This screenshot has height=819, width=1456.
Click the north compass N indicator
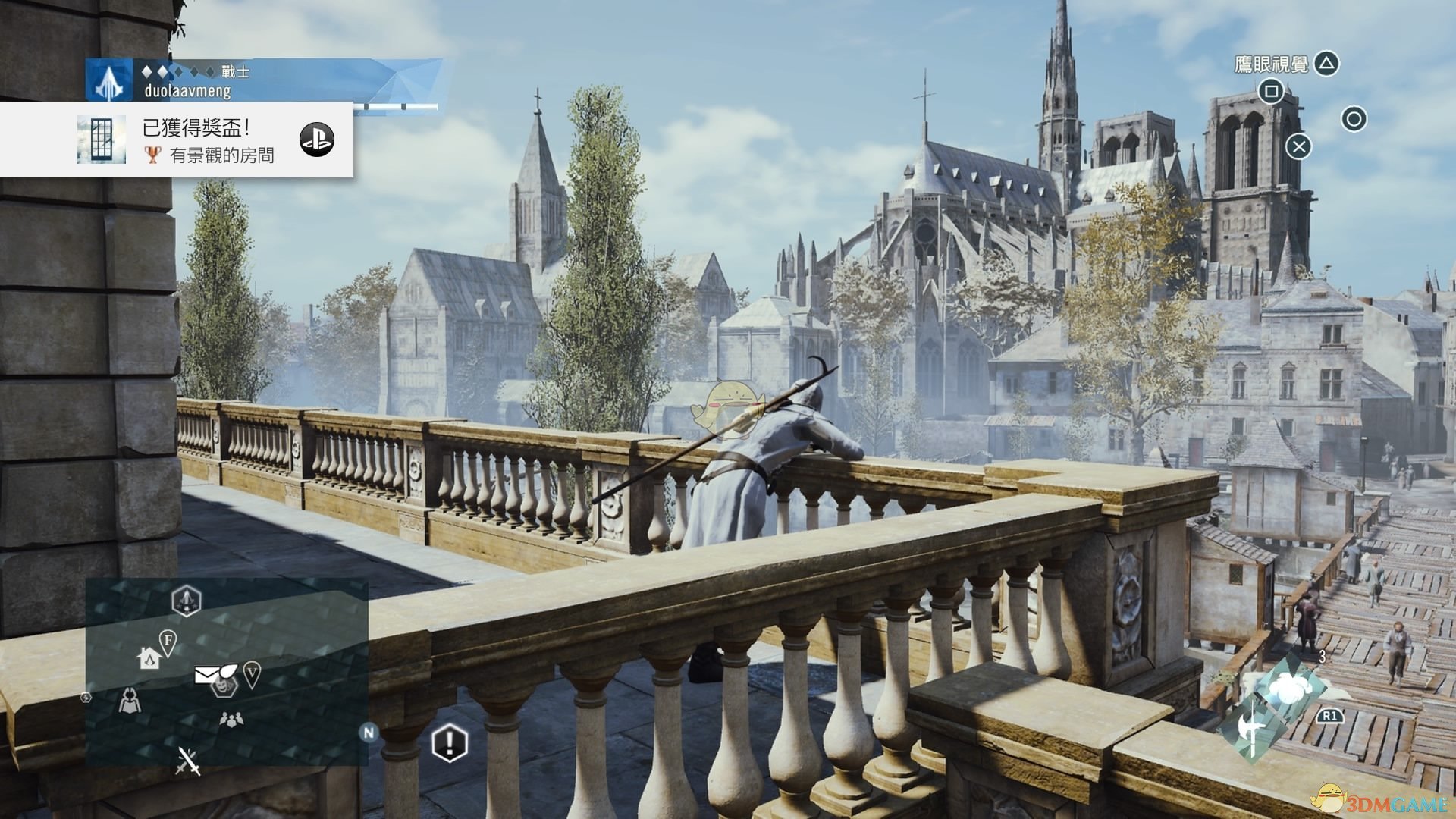click(x=369, y=733)
